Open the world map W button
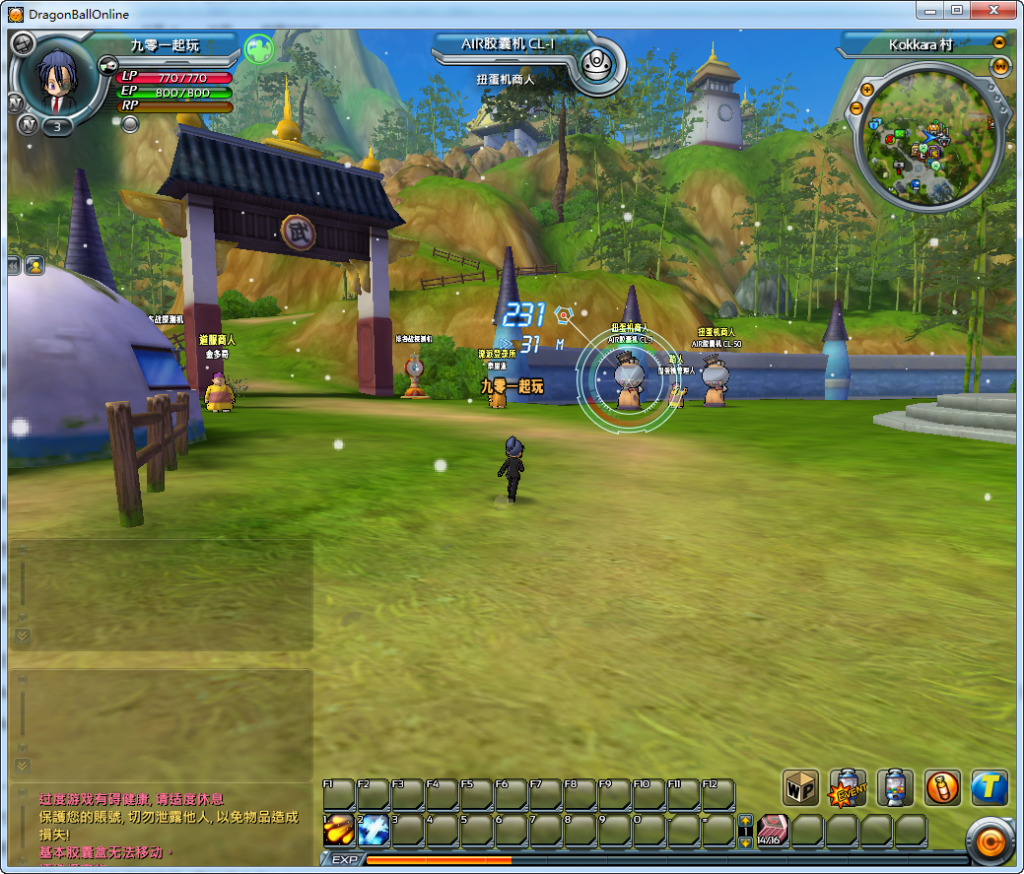This screenshot has width=1024, height=874. (1001, 66)
